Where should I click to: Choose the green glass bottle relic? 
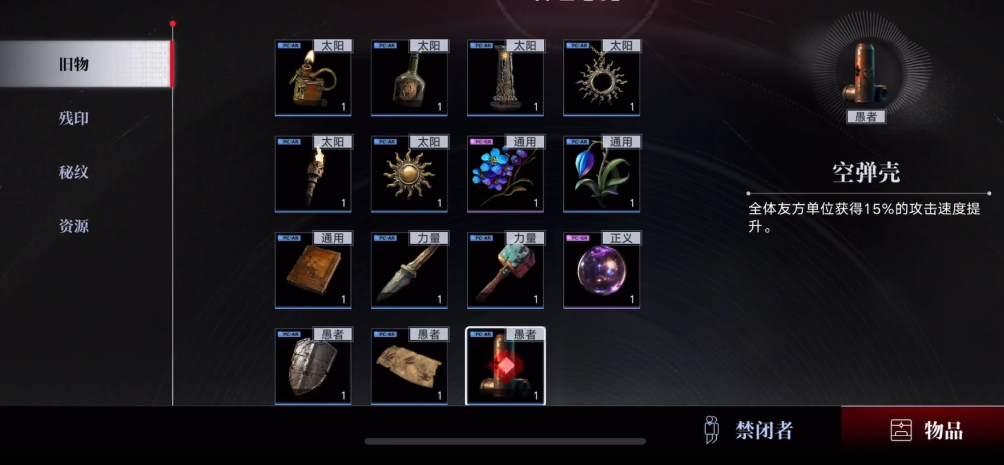(409, 80)
